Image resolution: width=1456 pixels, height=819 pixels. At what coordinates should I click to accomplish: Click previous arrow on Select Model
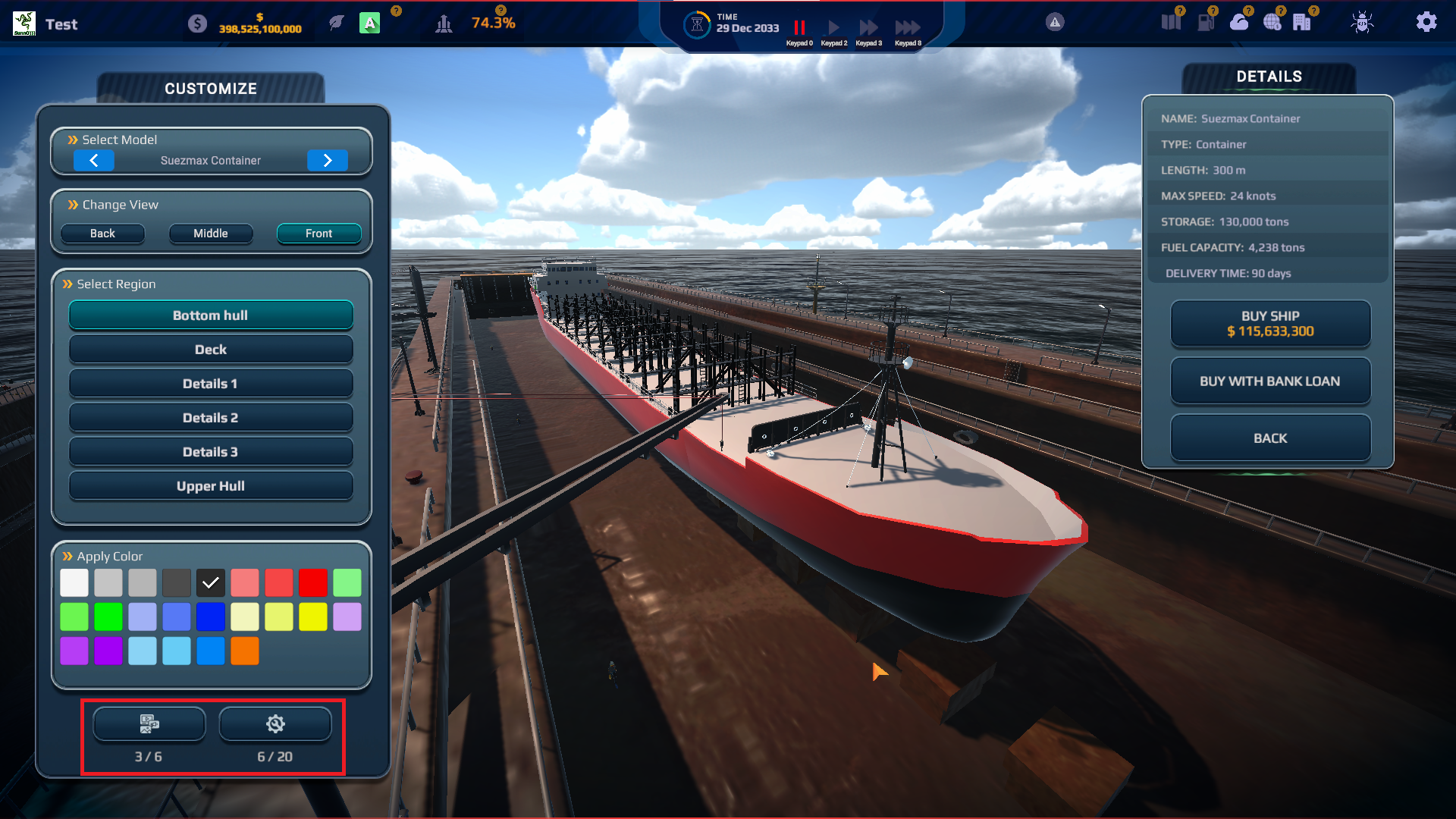click(x=94, y=160)
